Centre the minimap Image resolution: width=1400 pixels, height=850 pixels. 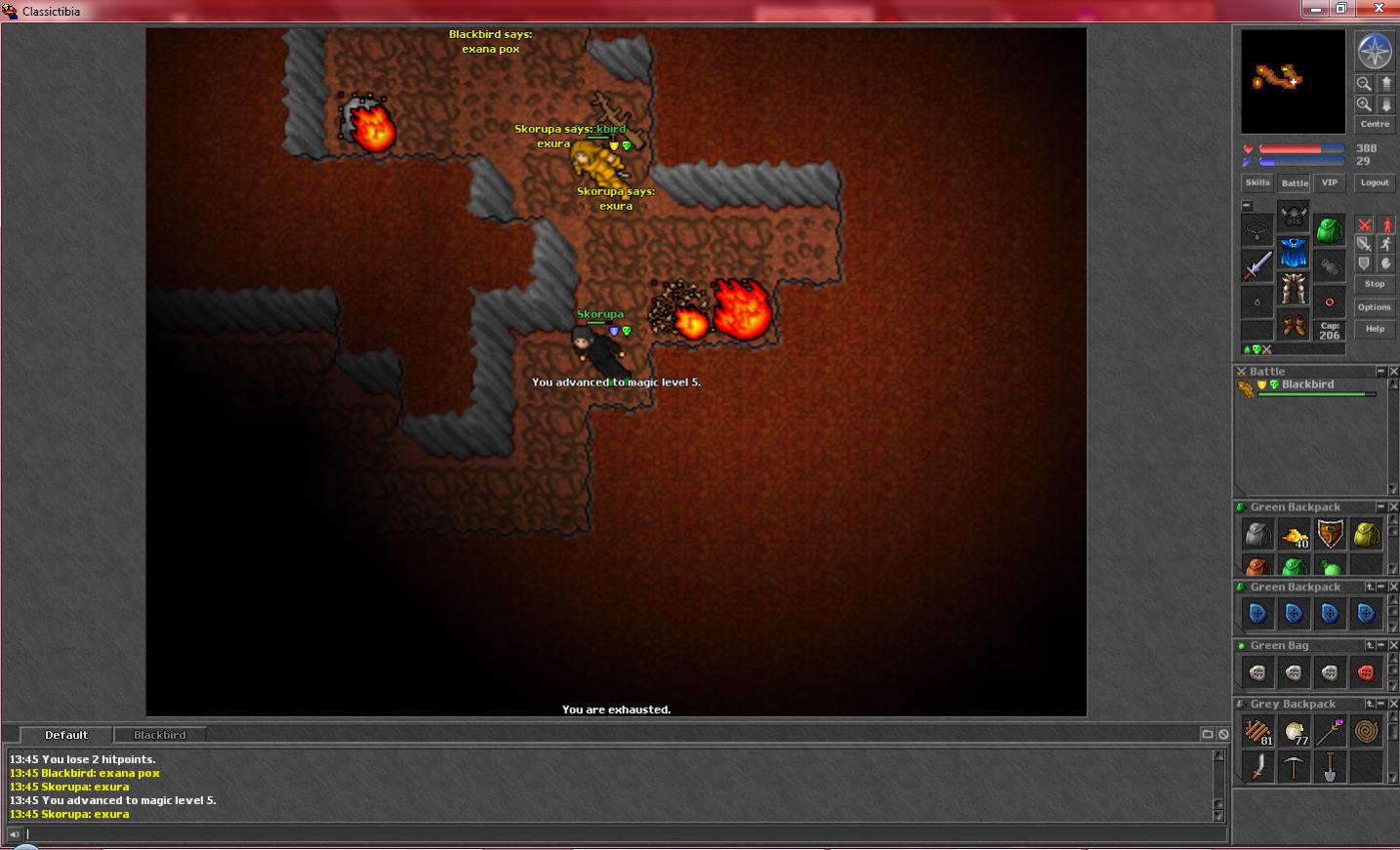tap(1375, 124)
